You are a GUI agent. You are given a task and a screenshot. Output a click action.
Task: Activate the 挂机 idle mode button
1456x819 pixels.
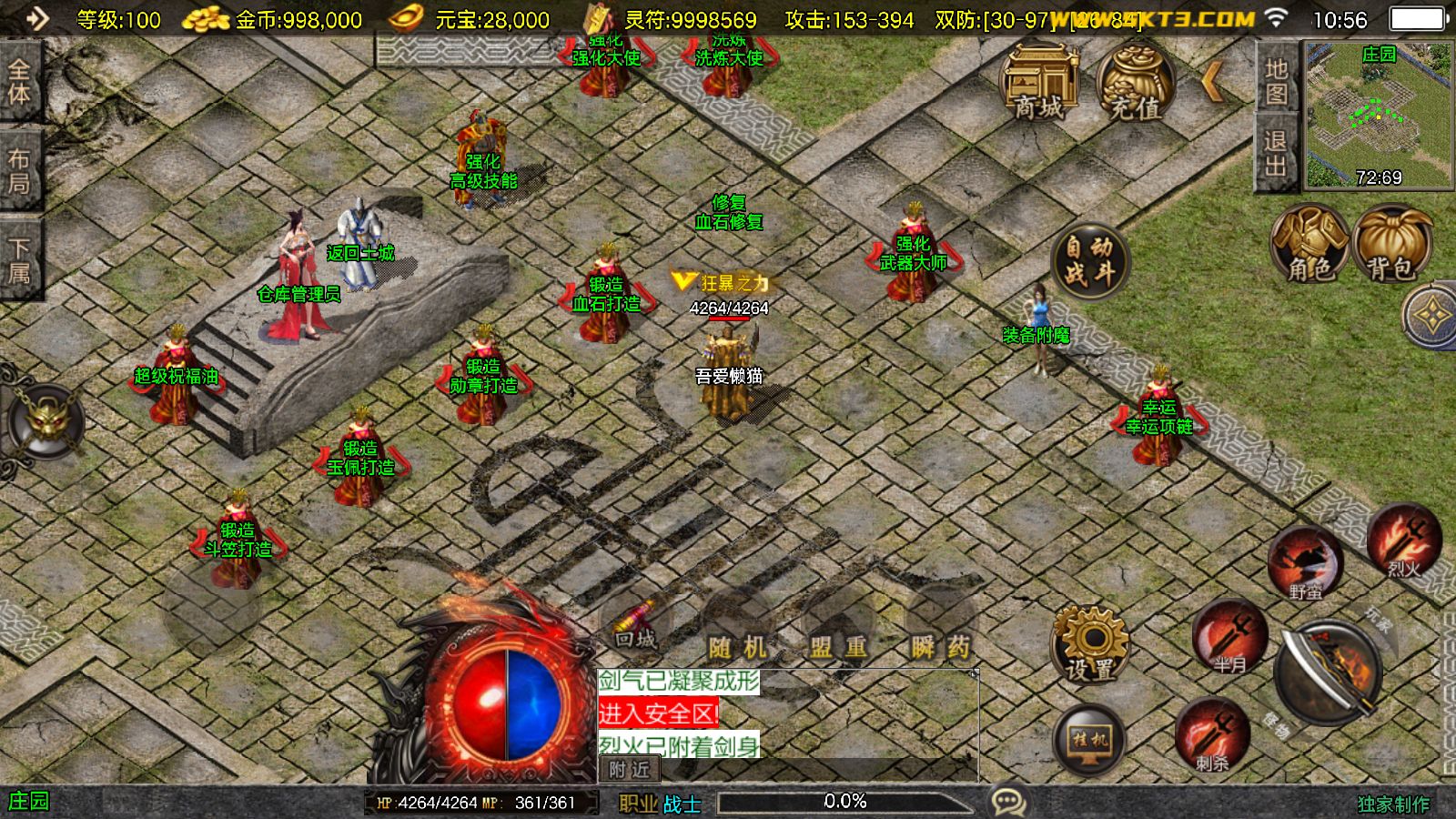[1090, 740]
